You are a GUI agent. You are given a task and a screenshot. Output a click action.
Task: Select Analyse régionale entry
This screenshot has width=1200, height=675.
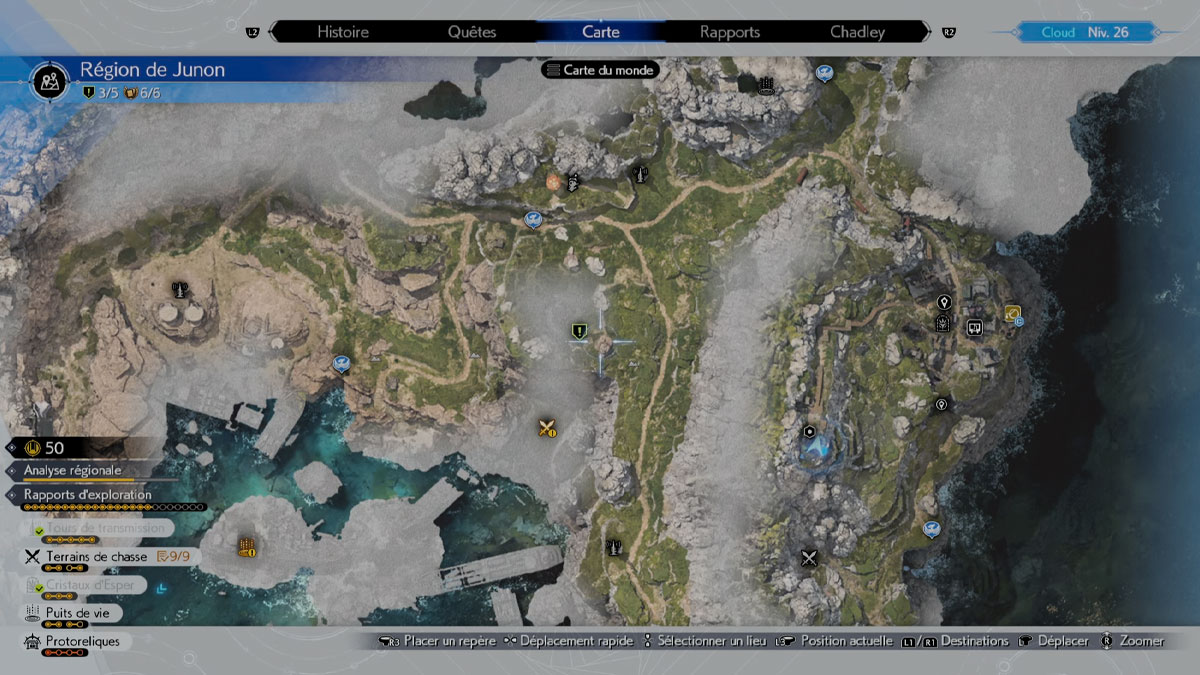[72, 470]
